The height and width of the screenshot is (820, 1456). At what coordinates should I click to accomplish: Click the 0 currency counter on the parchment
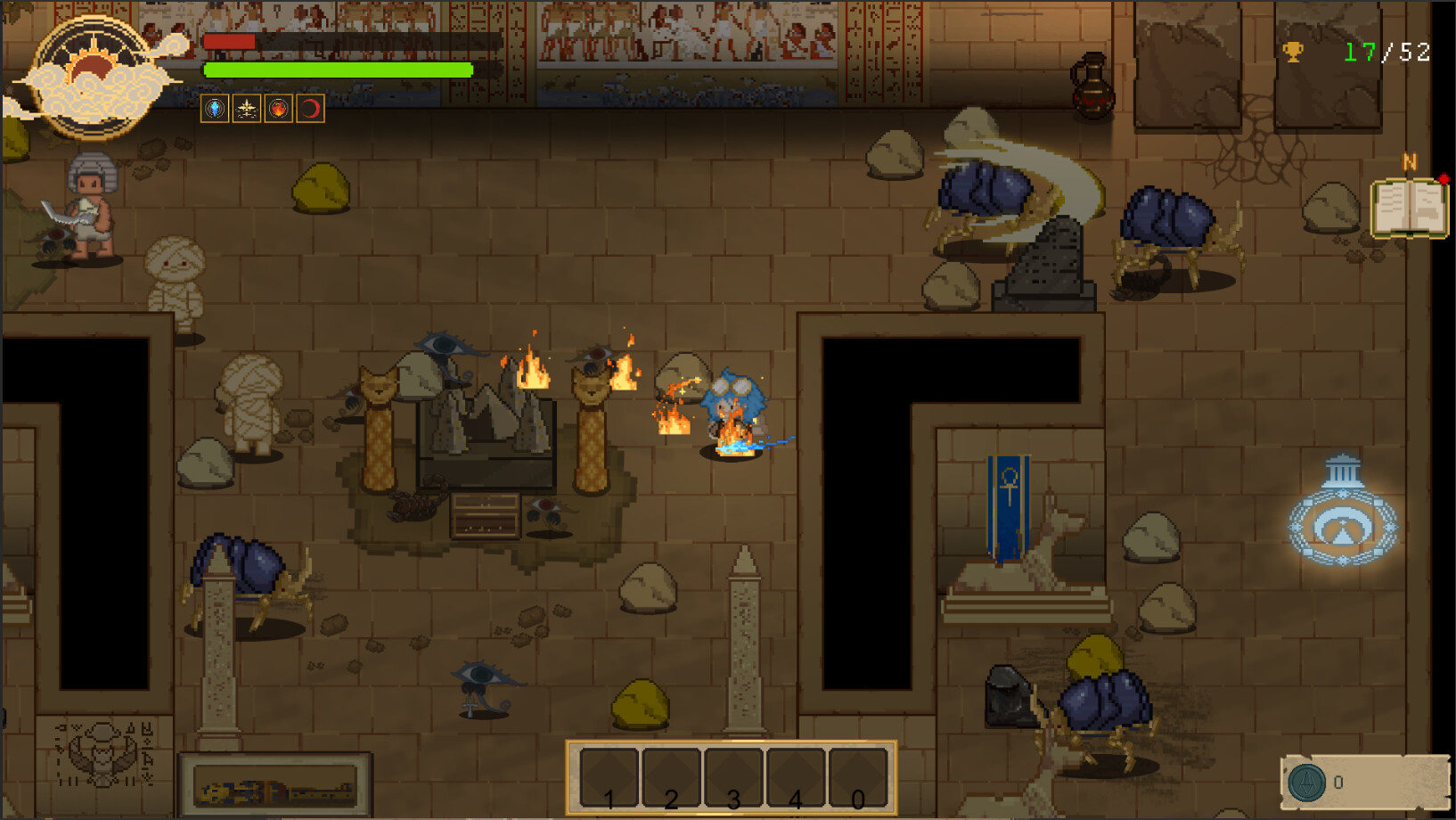1337,782
